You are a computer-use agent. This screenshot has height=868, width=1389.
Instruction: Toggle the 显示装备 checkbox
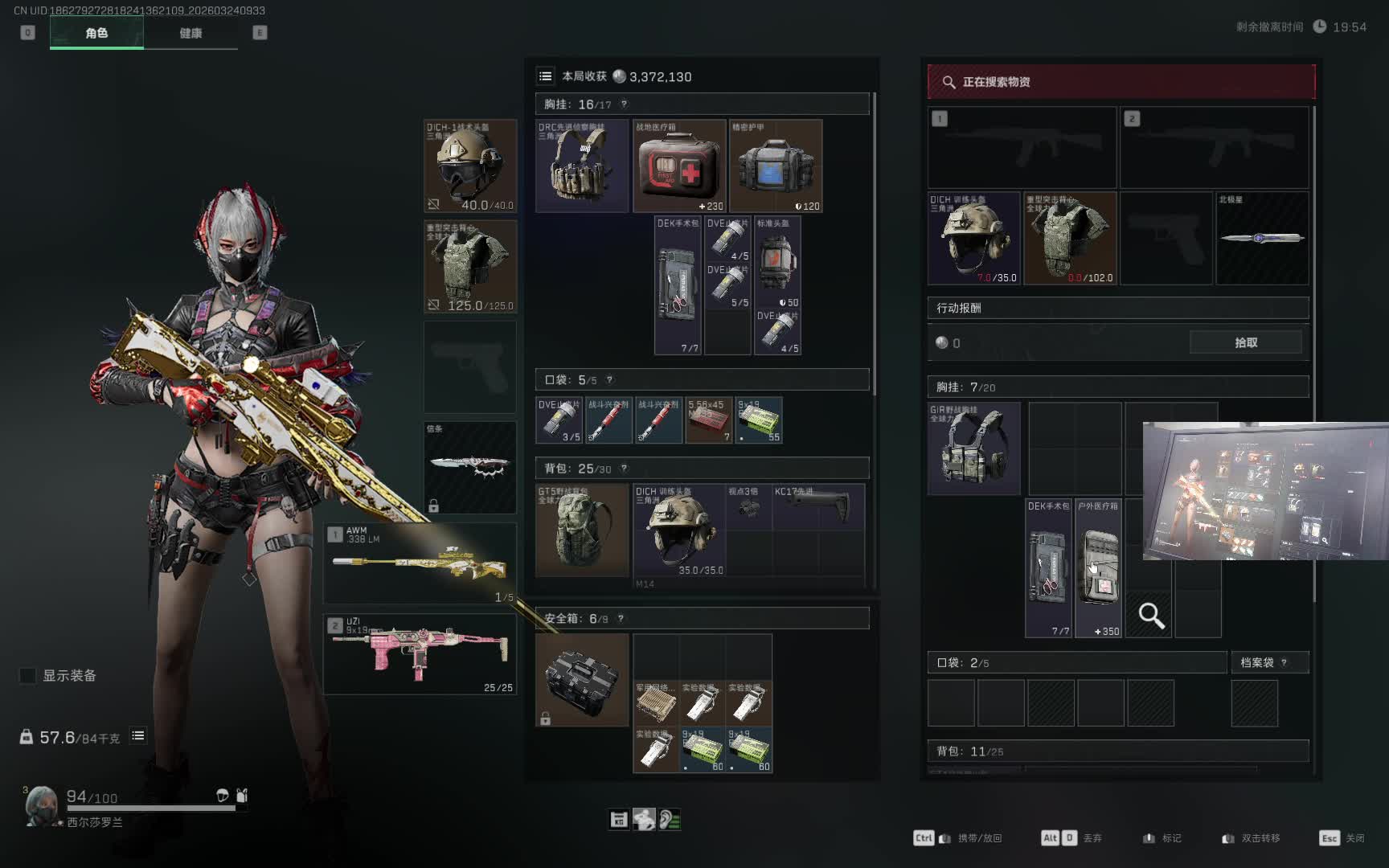[28, 675]
